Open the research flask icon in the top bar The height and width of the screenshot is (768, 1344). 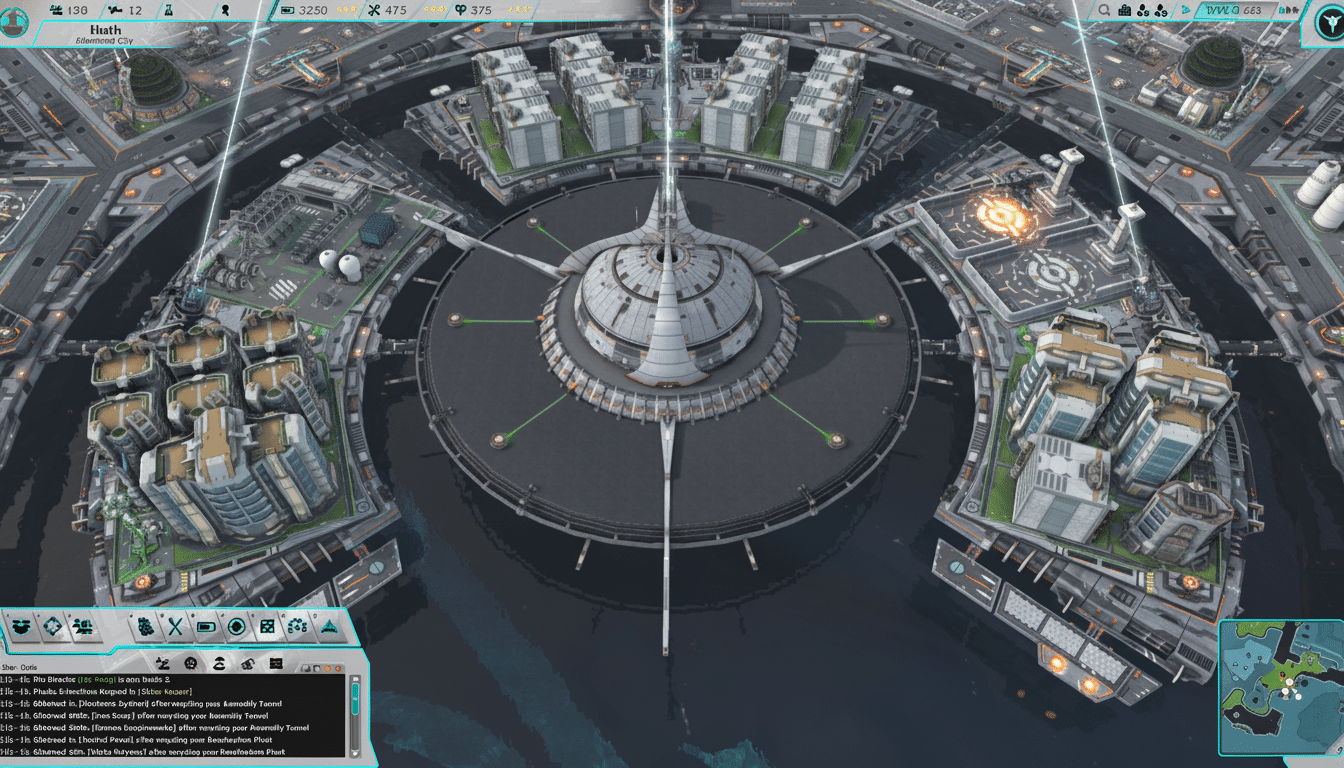point(169,11)
